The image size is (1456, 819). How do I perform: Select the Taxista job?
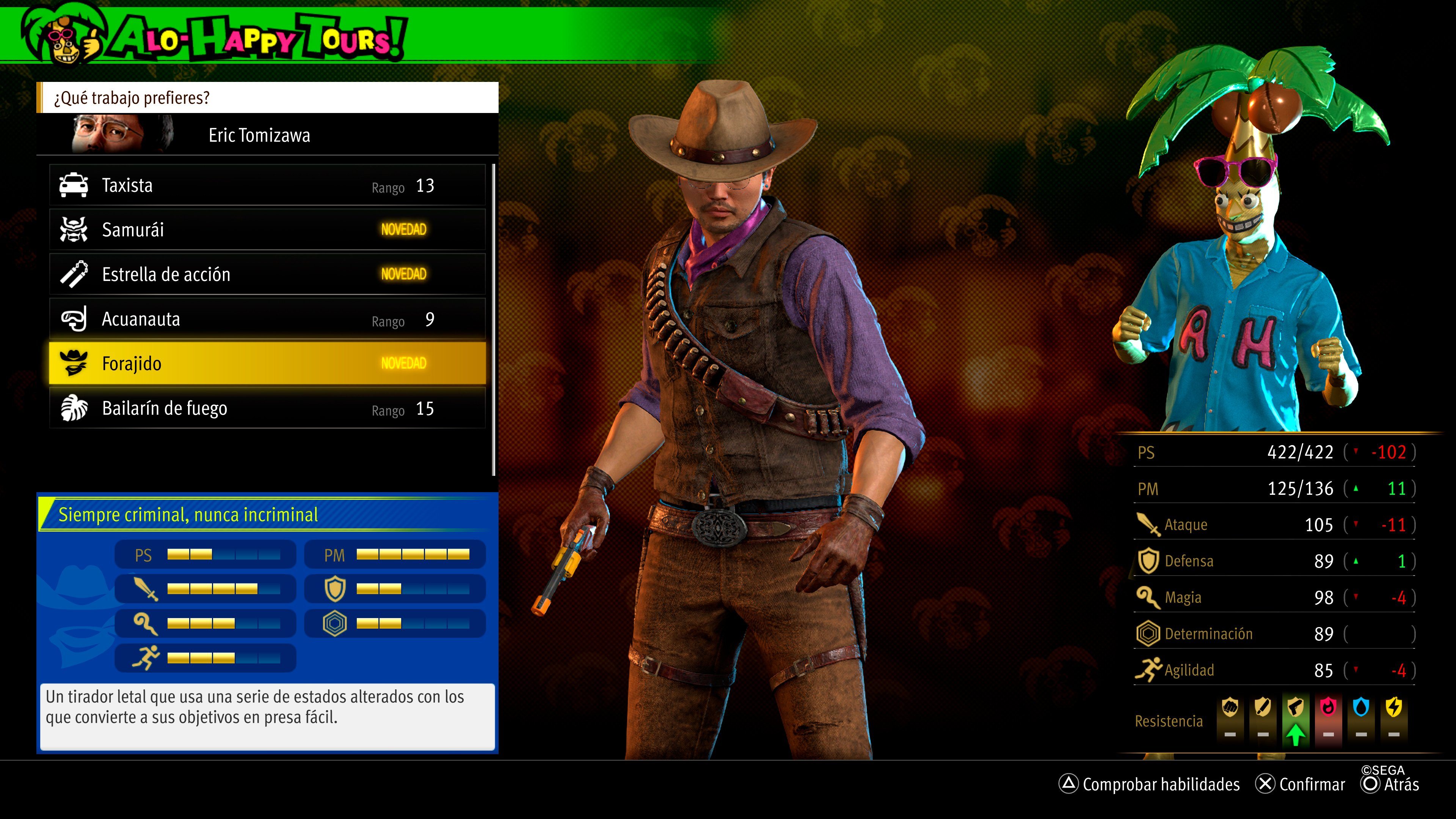267,185
